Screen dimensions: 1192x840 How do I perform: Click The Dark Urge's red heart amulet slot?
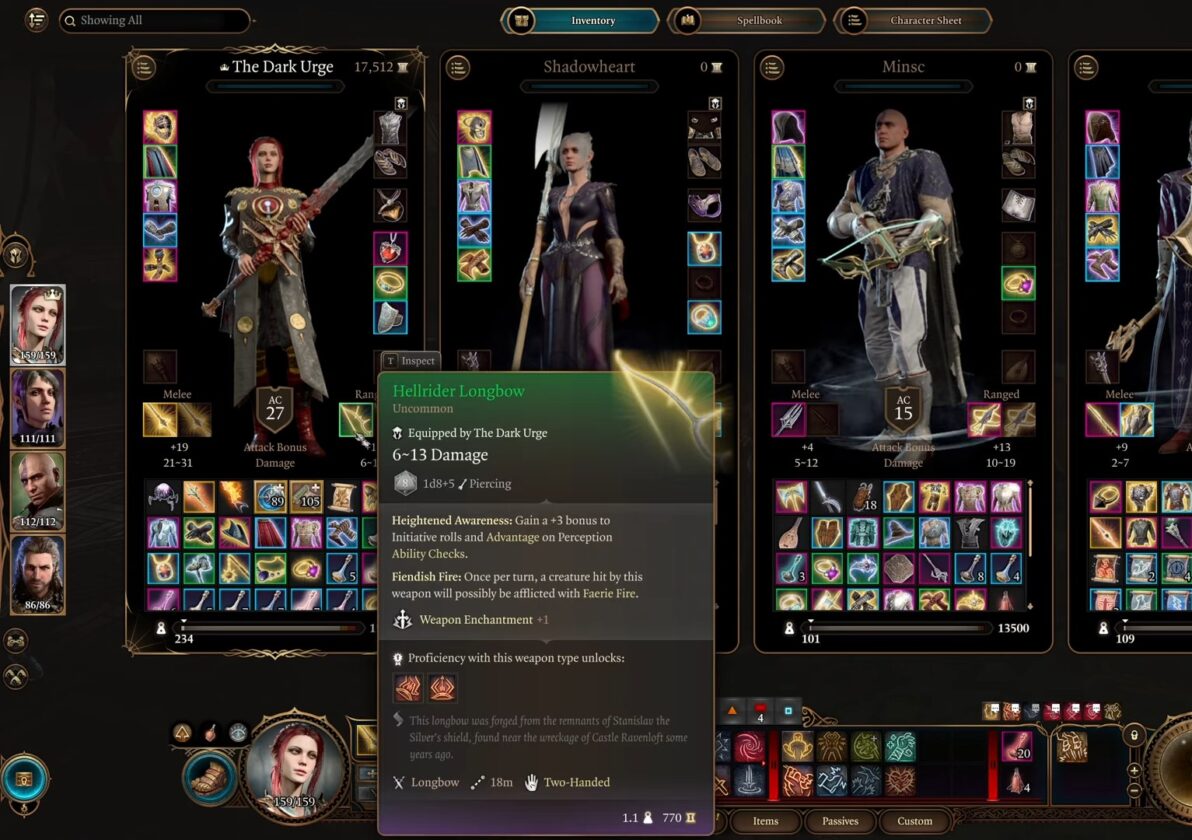[x=390, y=248]
